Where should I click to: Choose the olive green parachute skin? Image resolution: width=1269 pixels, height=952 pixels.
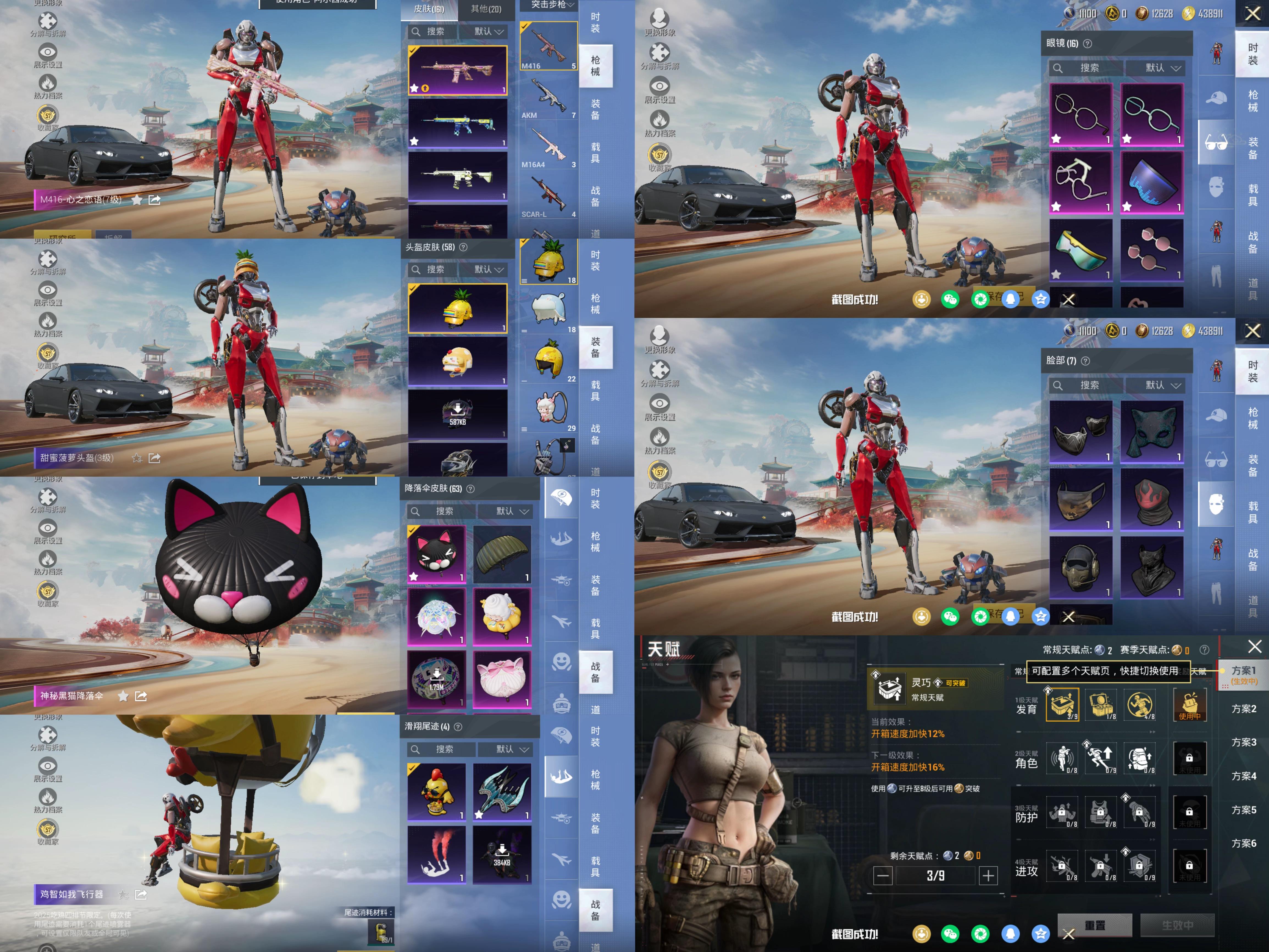(x=502, y=554)
